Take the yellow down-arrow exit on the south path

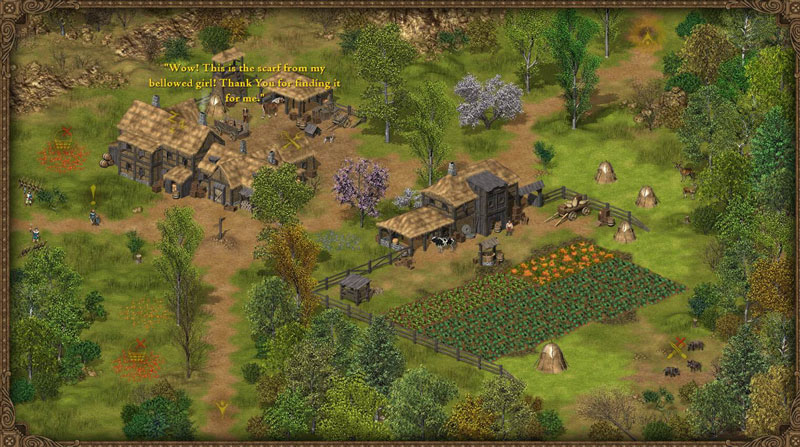[222, 407]
